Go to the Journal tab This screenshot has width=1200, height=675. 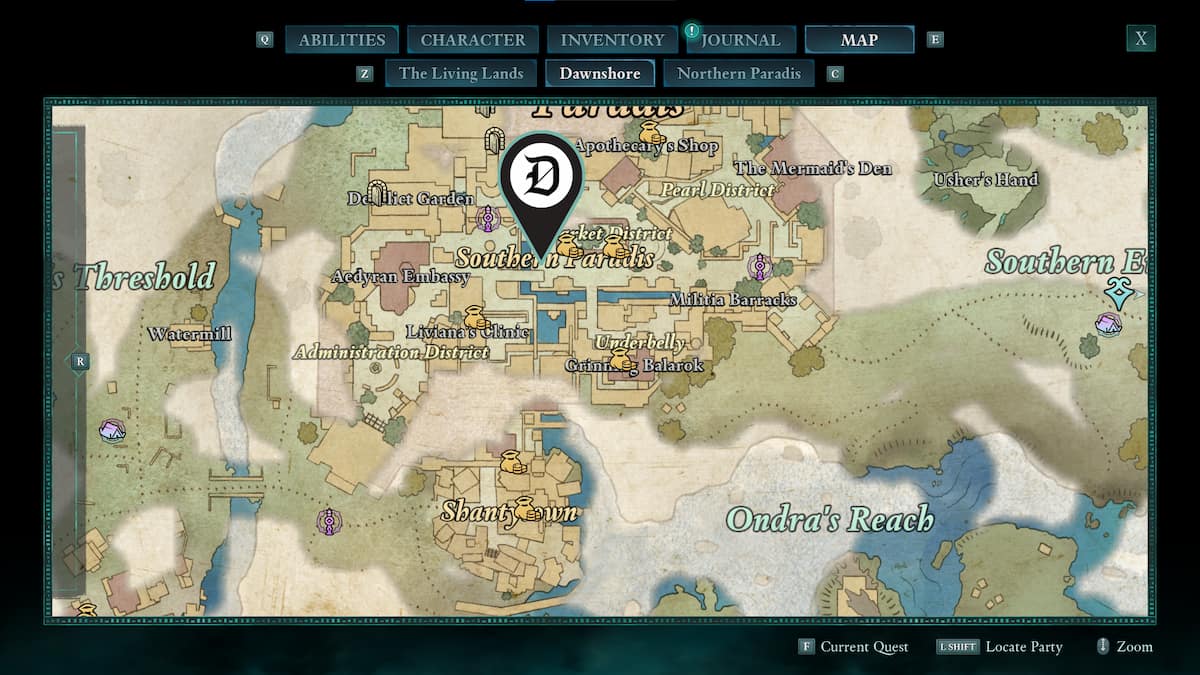pos(740,40)
